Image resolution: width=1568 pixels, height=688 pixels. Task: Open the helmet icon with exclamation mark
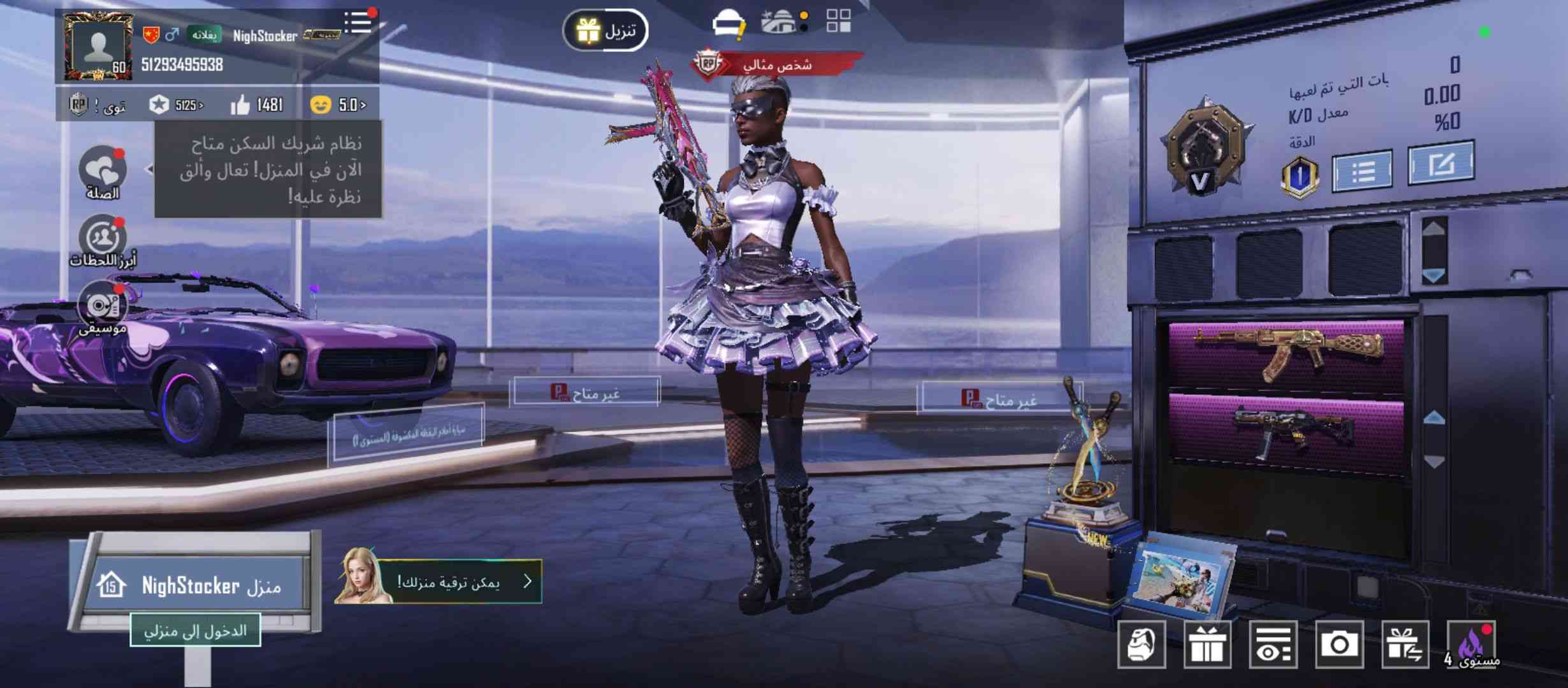tap(729, 24)
